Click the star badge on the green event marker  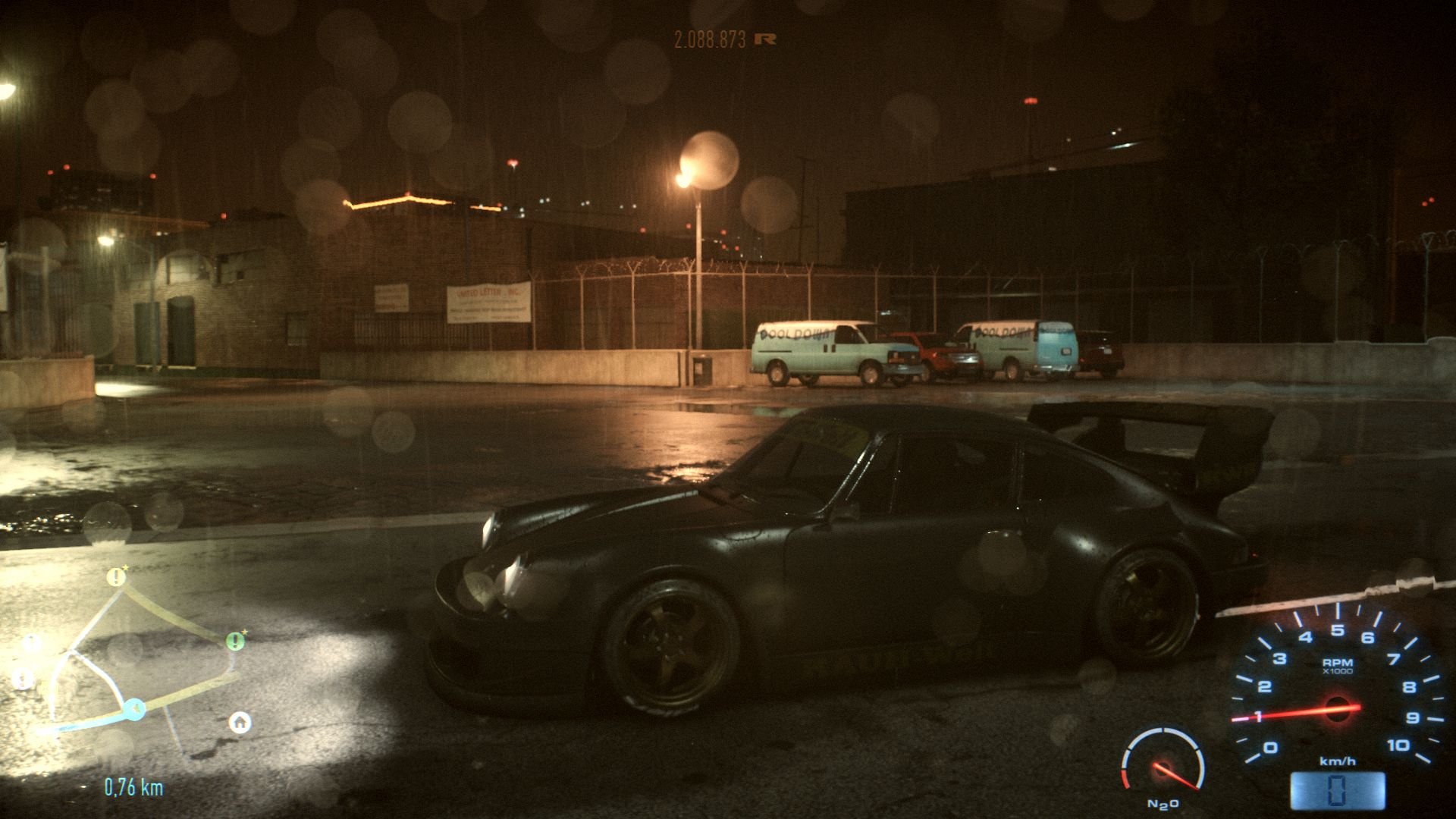(245, 632)
